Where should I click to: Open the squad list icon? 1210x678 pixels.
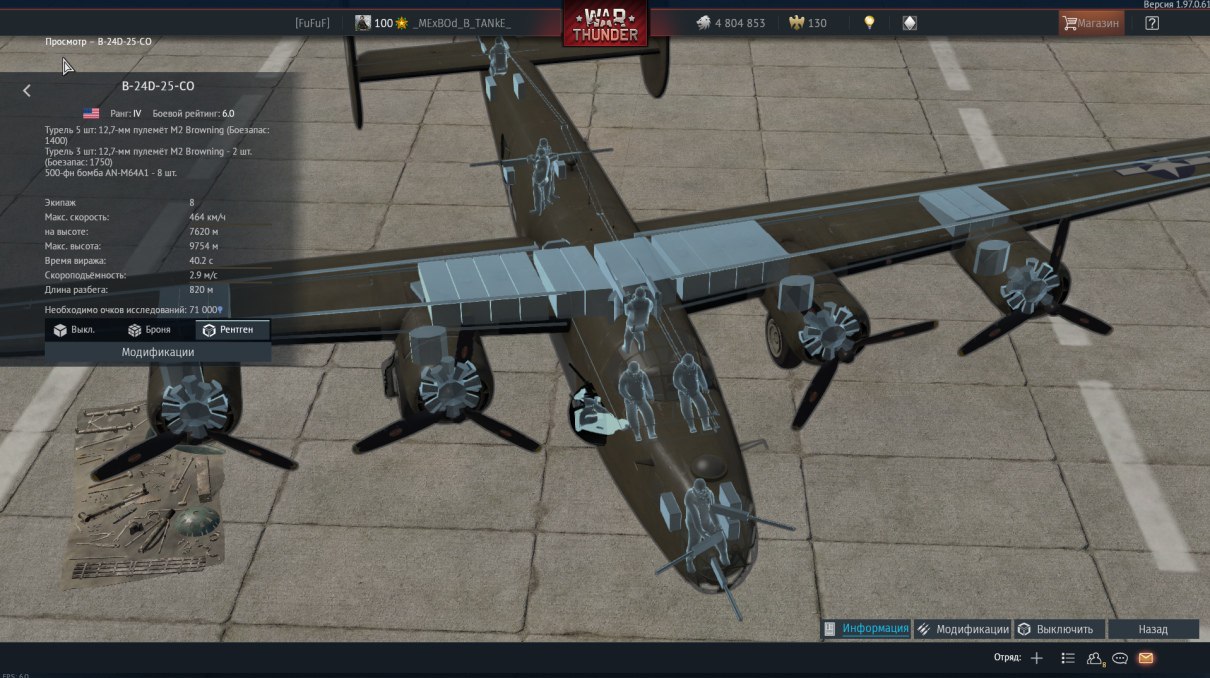tap(1068, 658)
